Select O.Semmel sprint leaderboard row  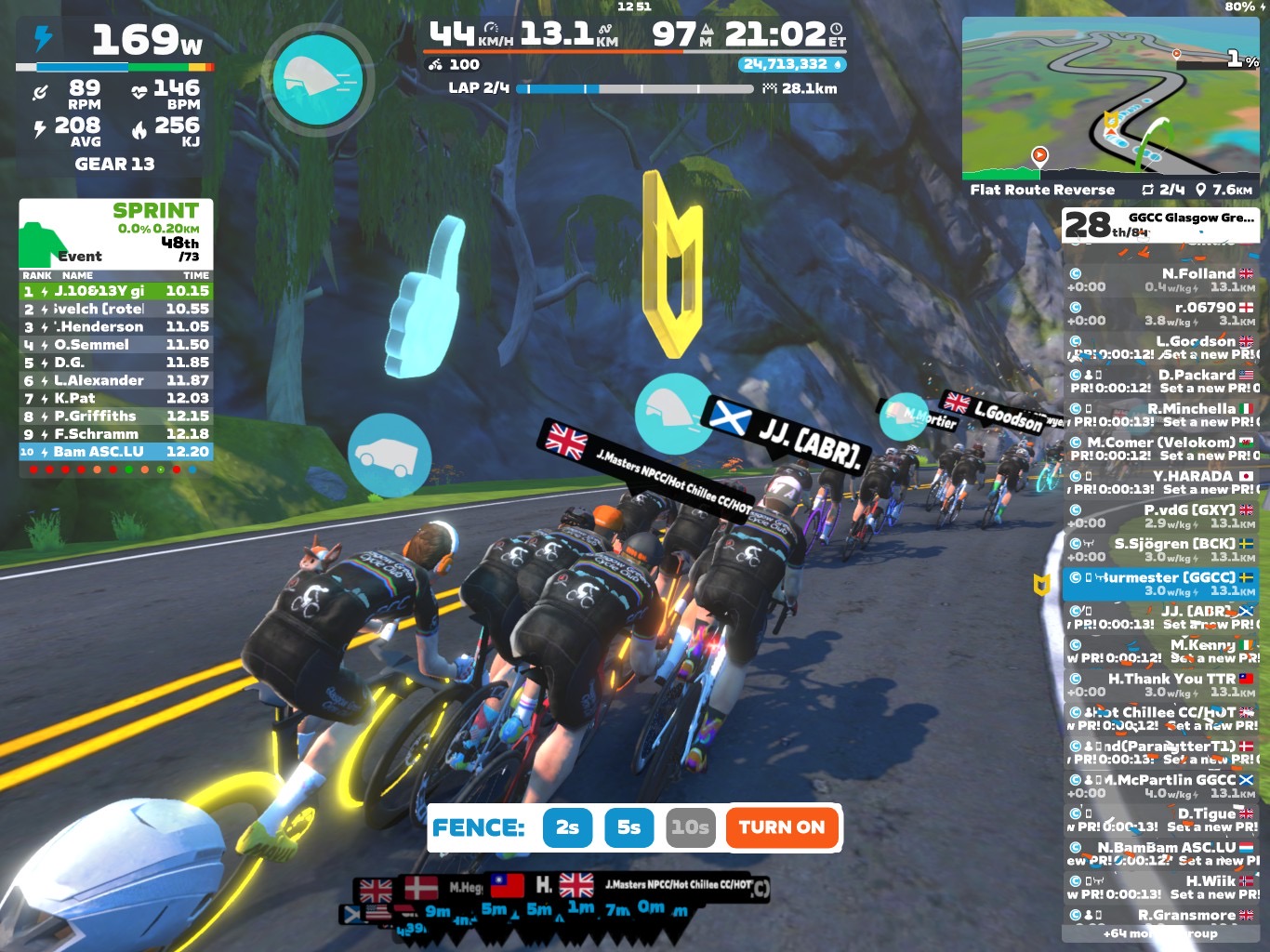116,345
